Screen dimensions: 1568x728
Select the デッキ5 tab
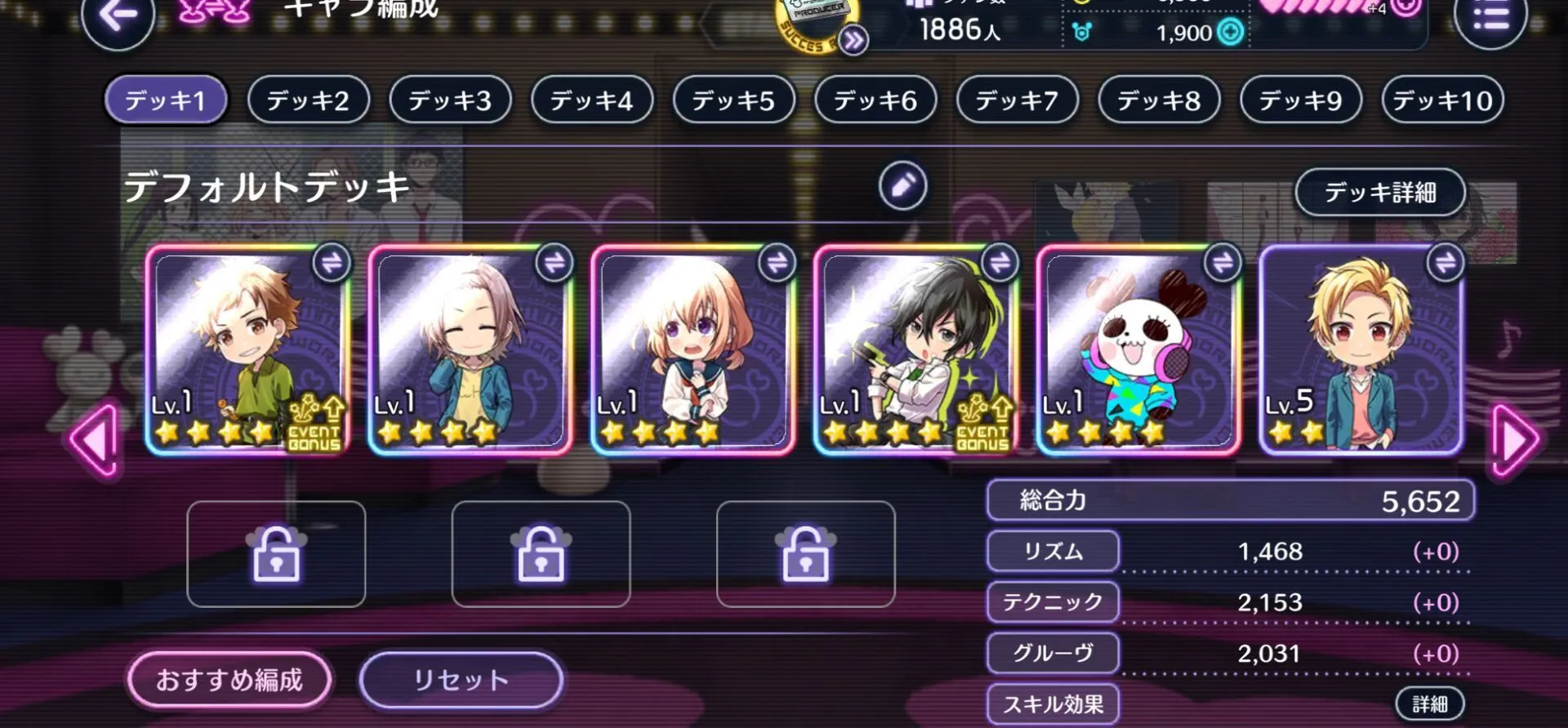[733, 100]
